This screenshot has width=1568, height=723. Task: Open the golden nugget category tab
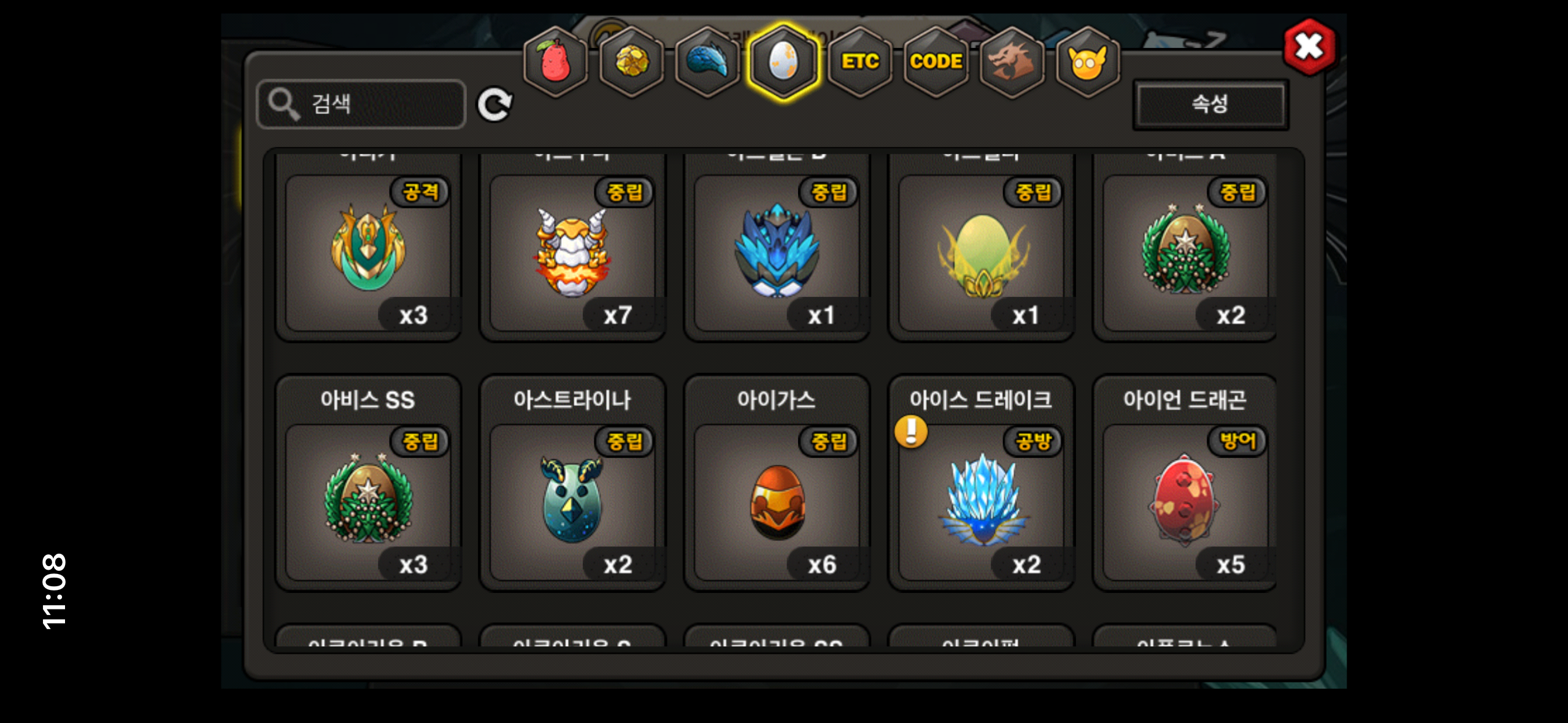point(631,62)
